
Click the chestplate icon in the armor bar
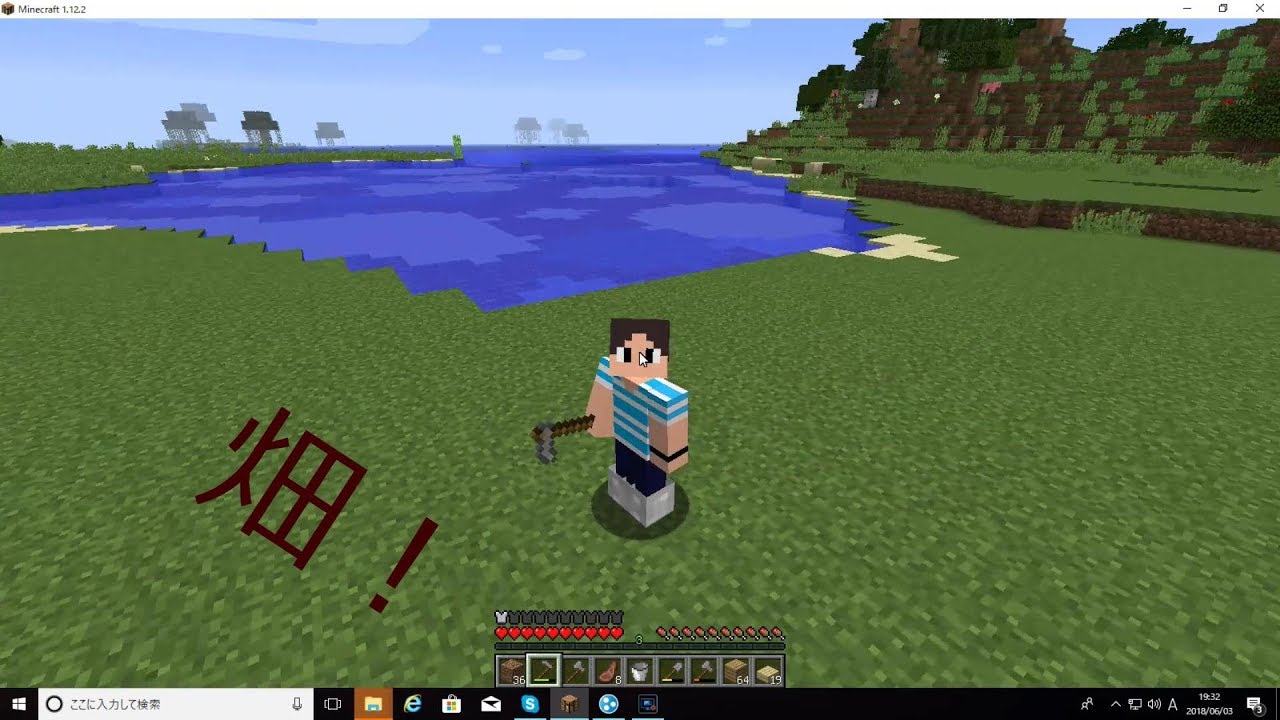tap(501, 617)
